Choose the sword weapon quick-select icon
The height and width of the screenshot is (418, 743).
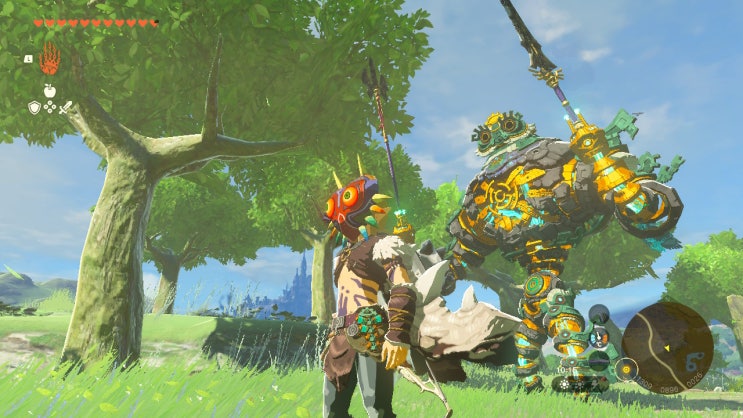click(x=65, y=107)
